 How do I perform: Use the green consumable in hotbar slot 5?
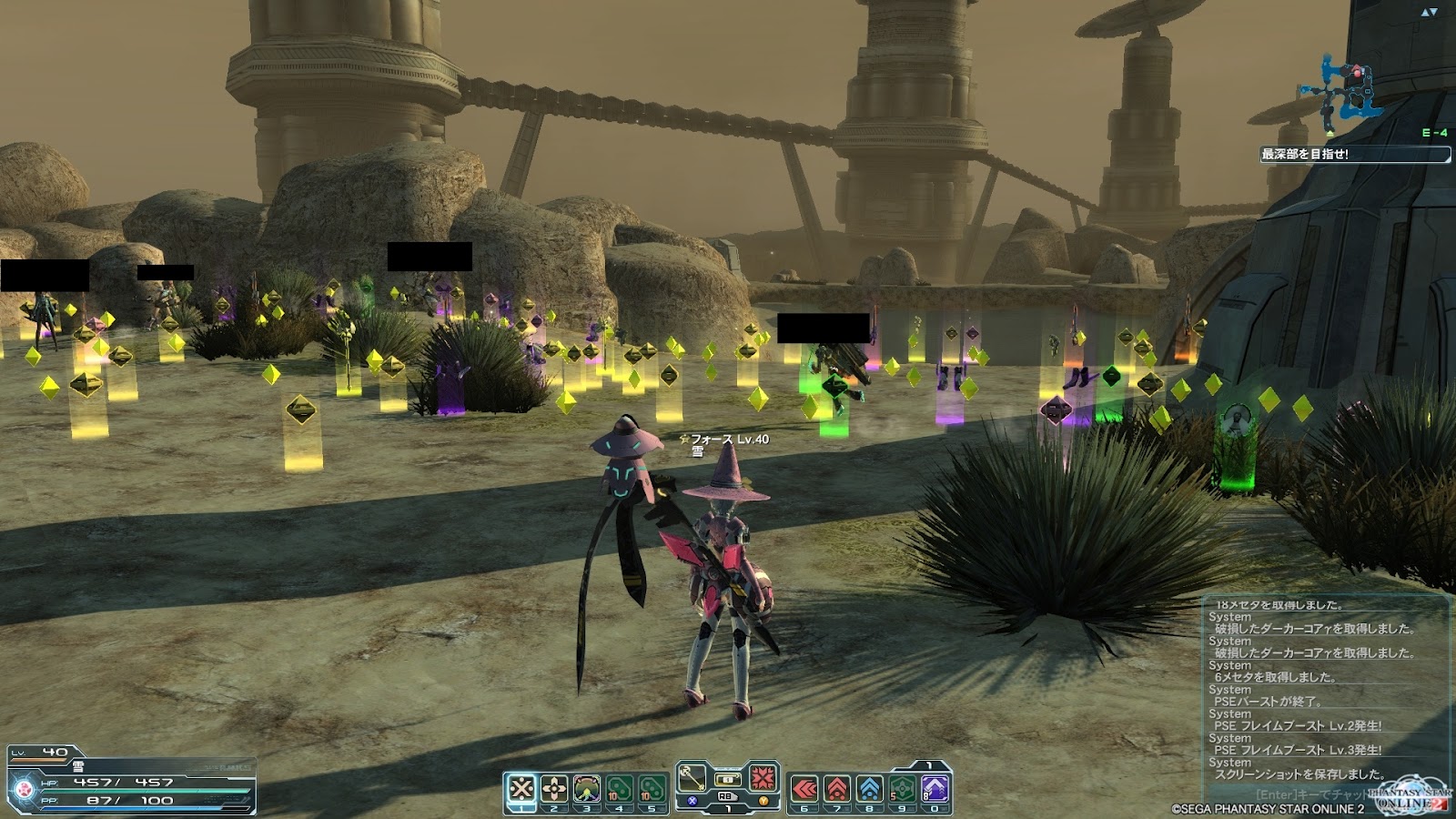(652, 788)
